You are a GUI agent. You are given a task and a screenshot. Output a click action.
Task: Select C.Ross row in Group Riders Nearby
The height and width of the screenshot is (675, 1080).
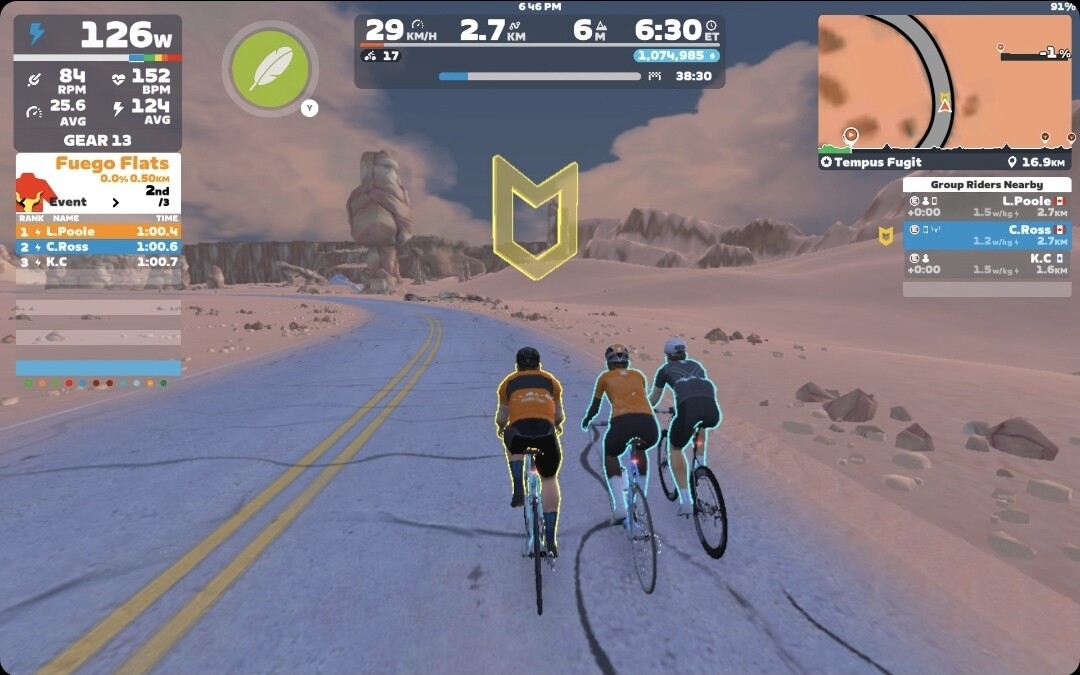tap(986, 235)
